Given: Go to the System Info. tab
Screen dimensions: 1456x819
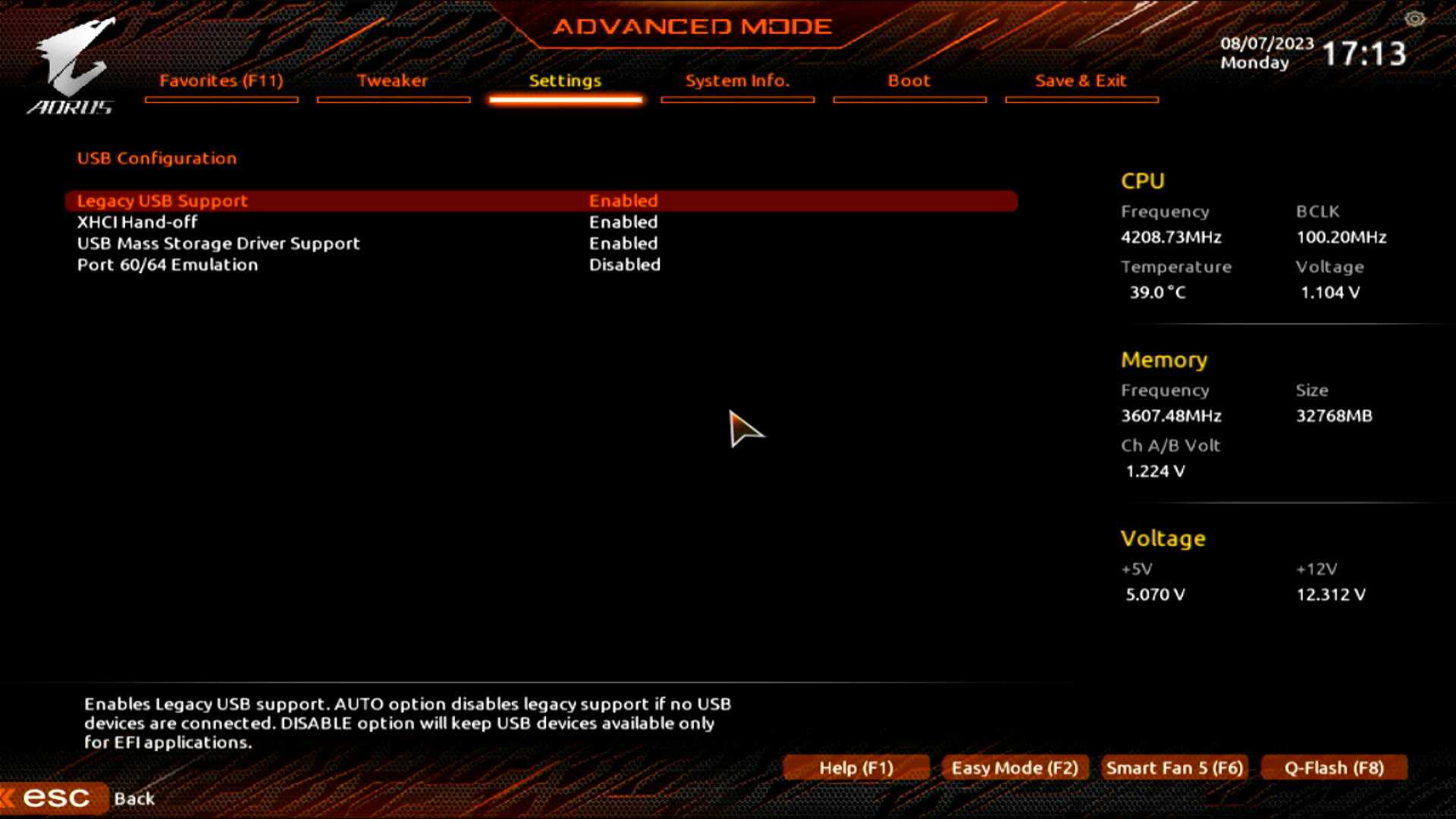Looking at the screenshot, I should point(737,81).
